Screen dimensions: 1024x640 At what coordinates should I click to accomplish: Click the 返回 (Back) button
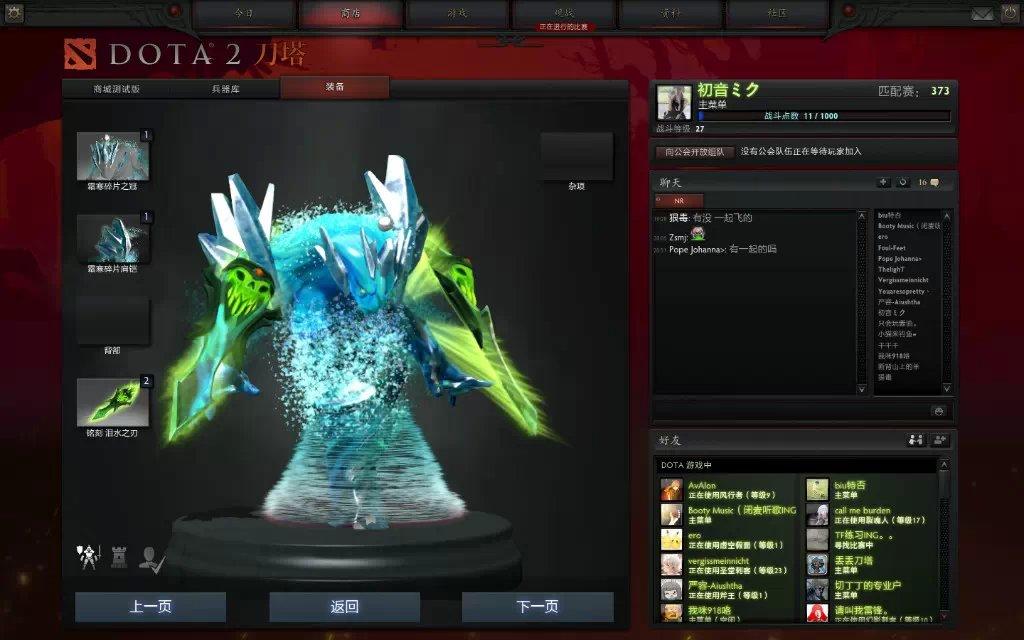coord(344,607)
